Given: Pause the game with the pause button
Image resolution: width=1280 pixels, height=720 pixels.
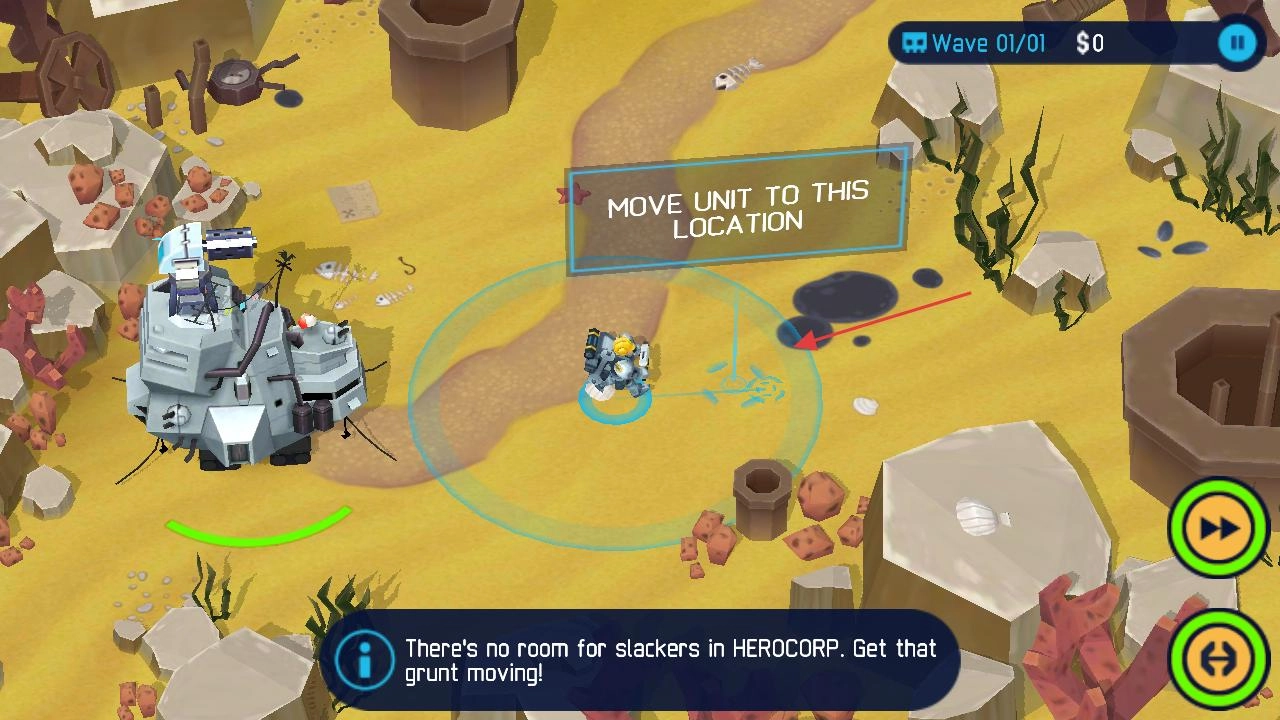Looking at the screenshot, I should [1237, 43].
